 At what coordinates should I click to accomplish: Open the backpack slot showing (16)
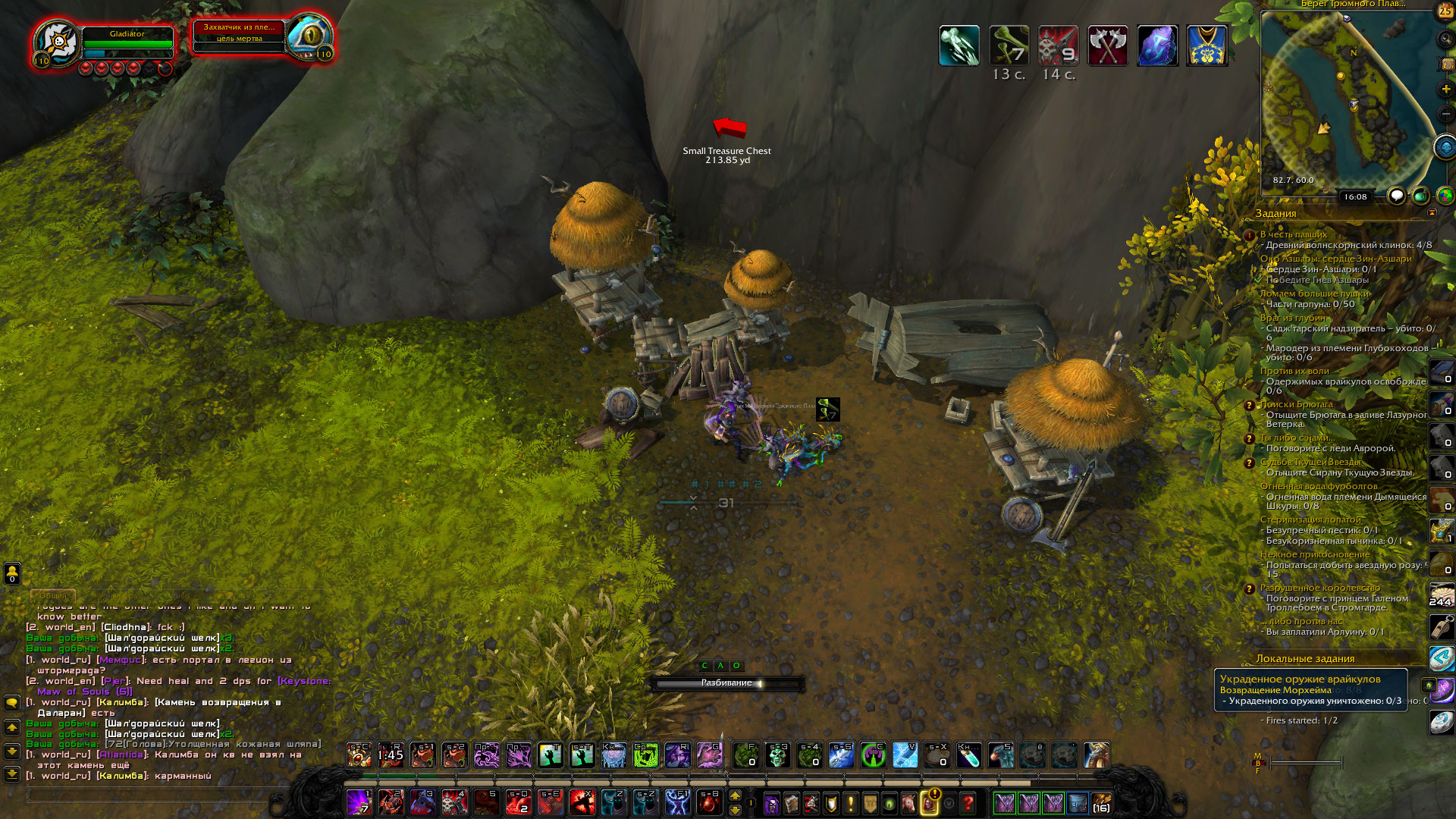pos(1101,802)
